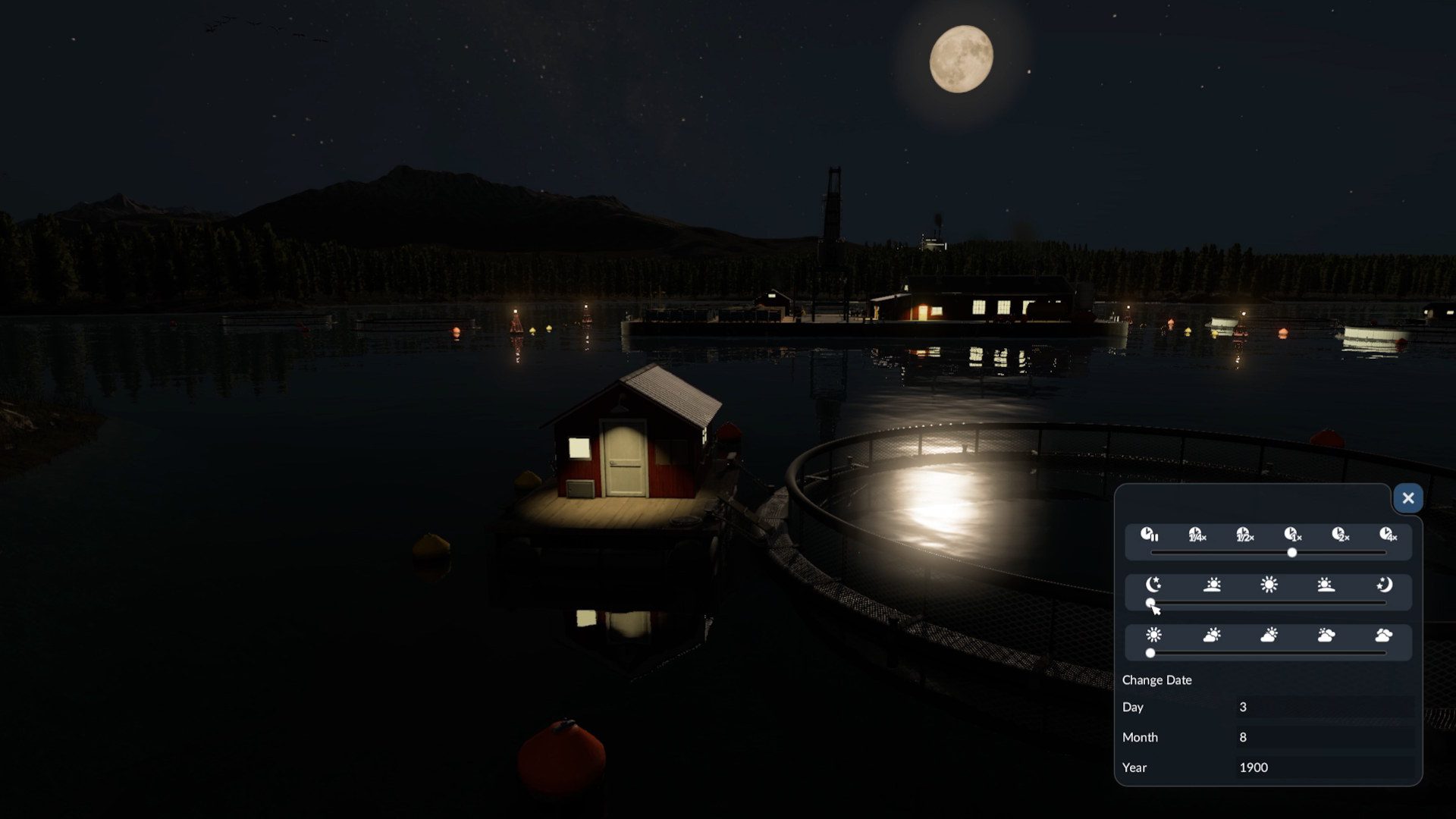1456x819 pixels.
Task: Pause time with the clock pause icon
Action: point(1150,535)
